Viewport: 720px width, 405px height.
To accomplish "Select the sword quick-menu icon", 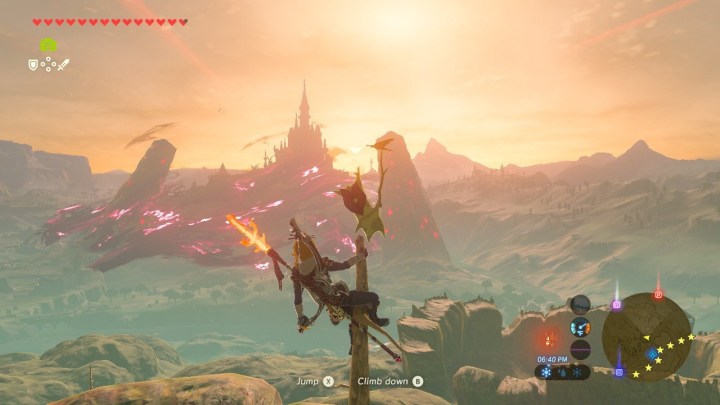I will [x=64, y=64].
